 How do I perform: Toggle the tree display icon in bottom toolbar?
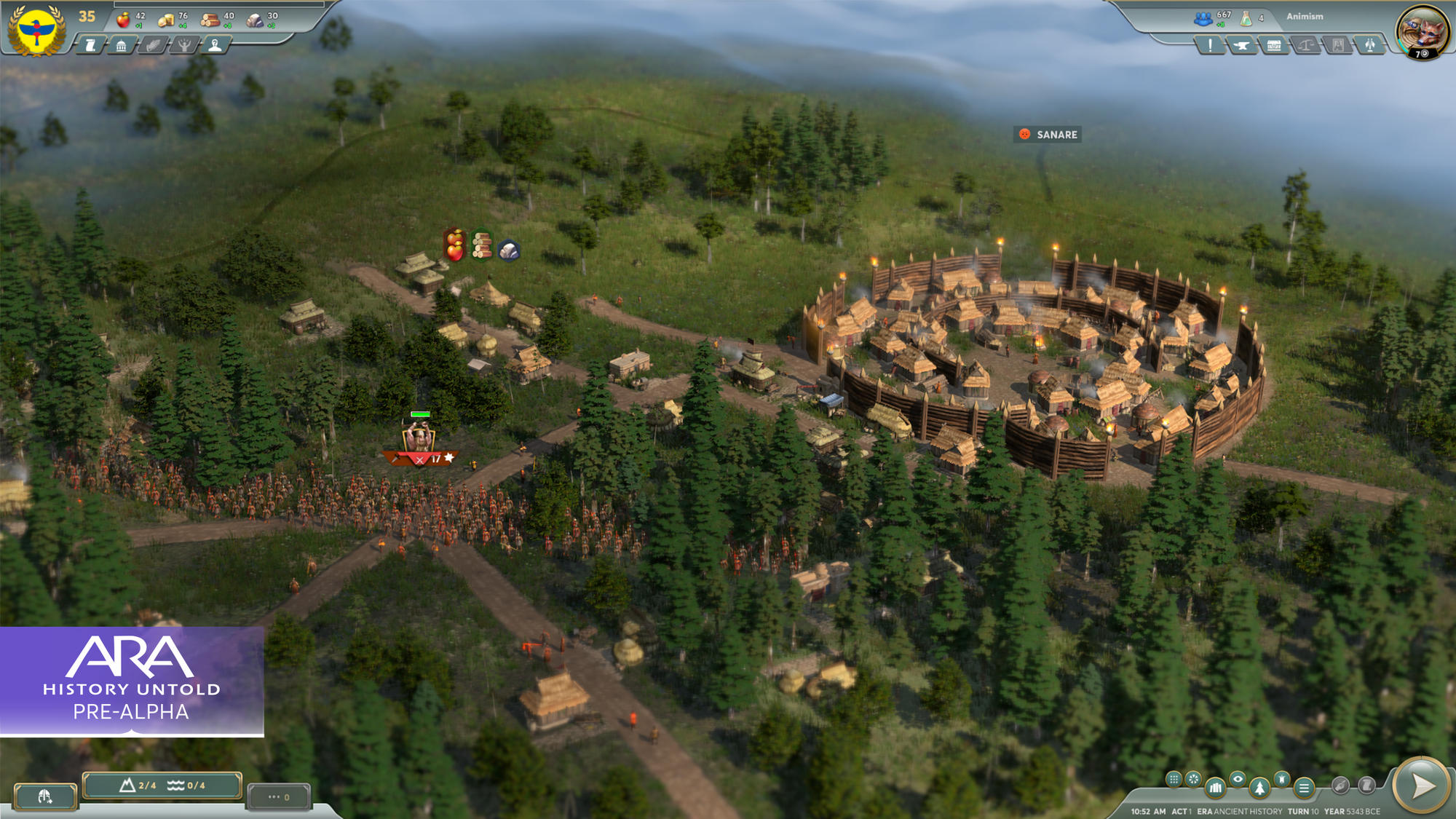tap(1260, 788)
